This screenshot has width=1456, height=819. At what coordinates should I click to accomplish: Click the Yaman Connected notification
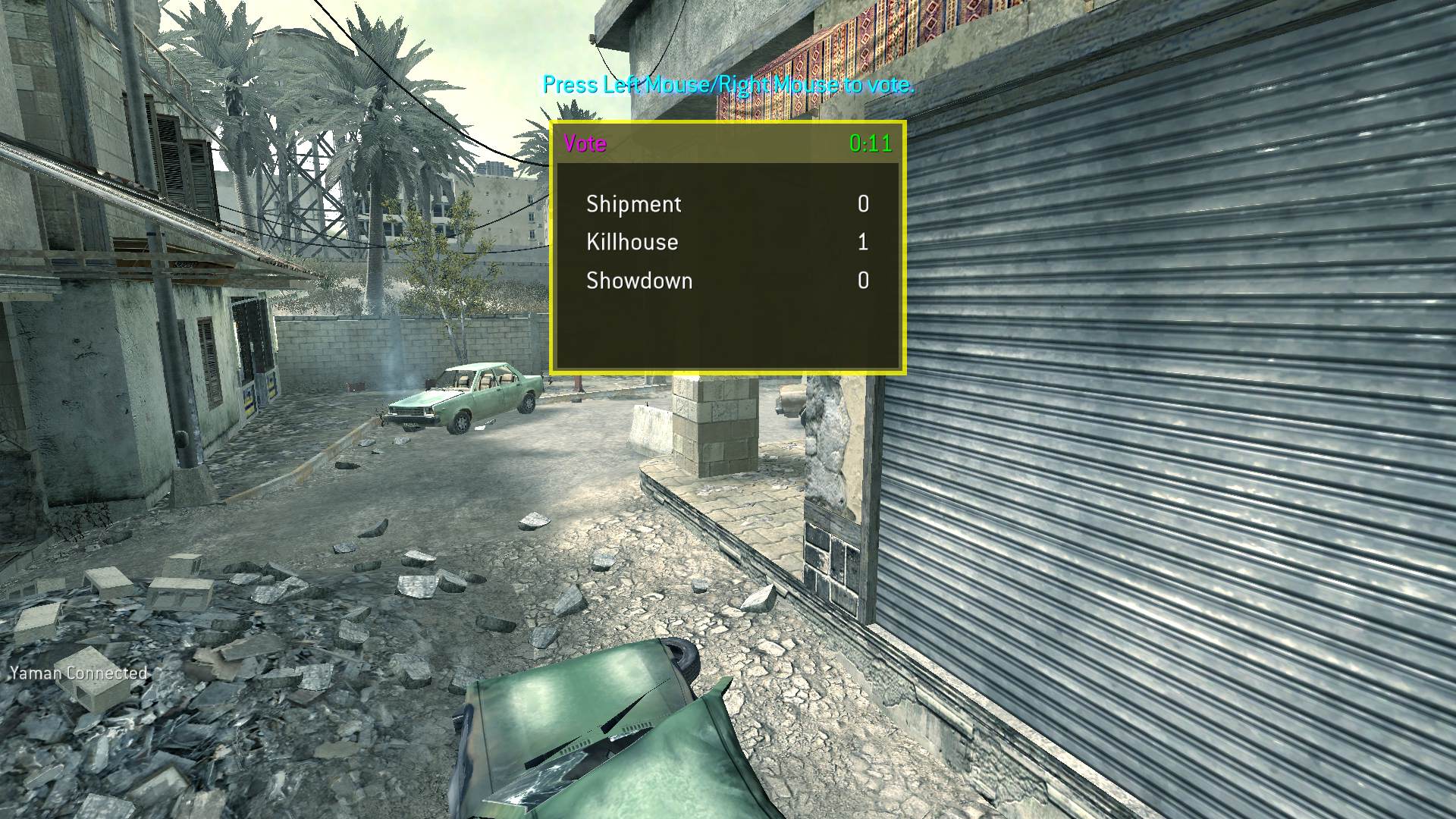(78, 672)
